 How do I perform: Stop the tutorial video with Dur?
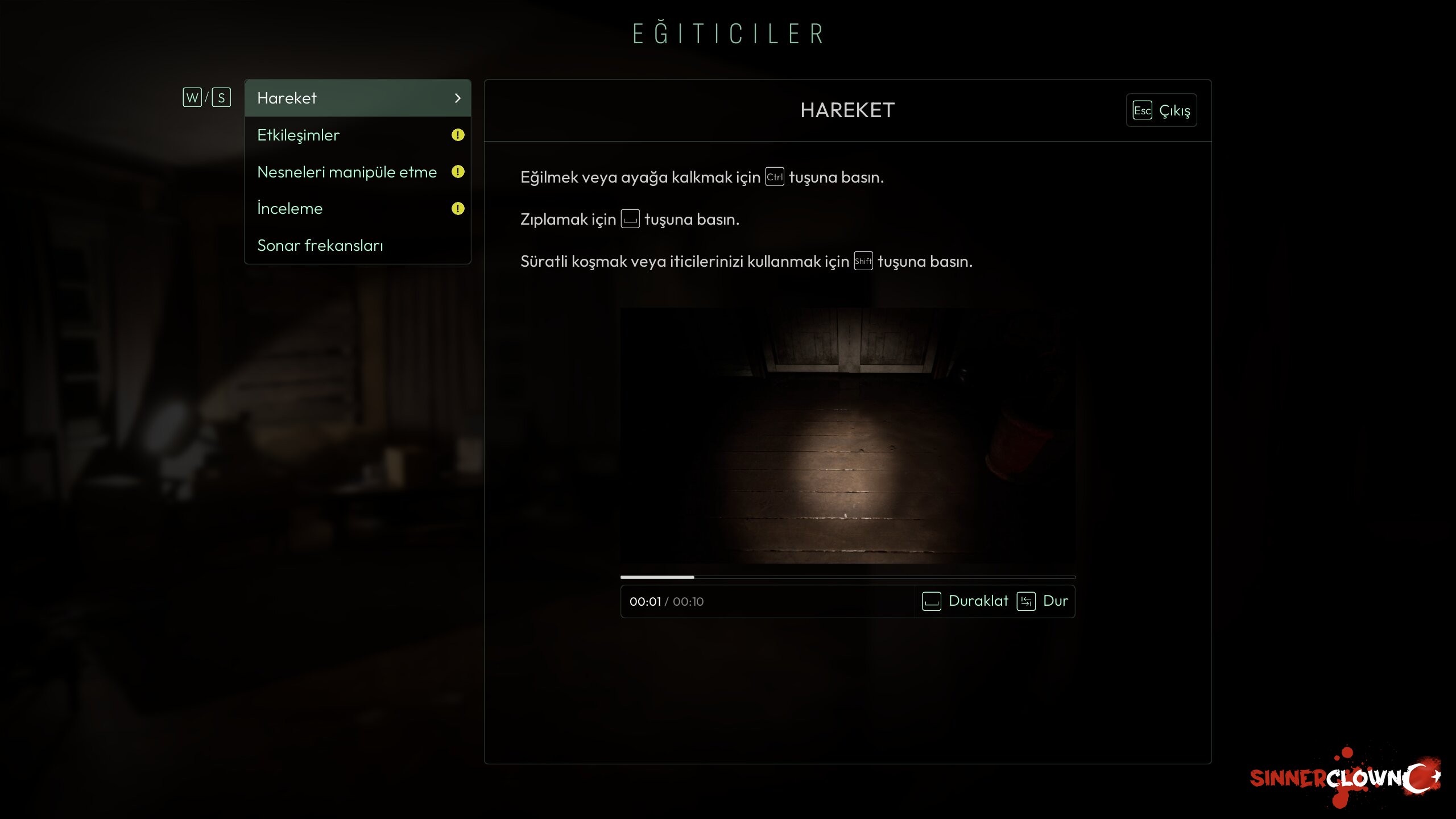(x=1043, y=601)
